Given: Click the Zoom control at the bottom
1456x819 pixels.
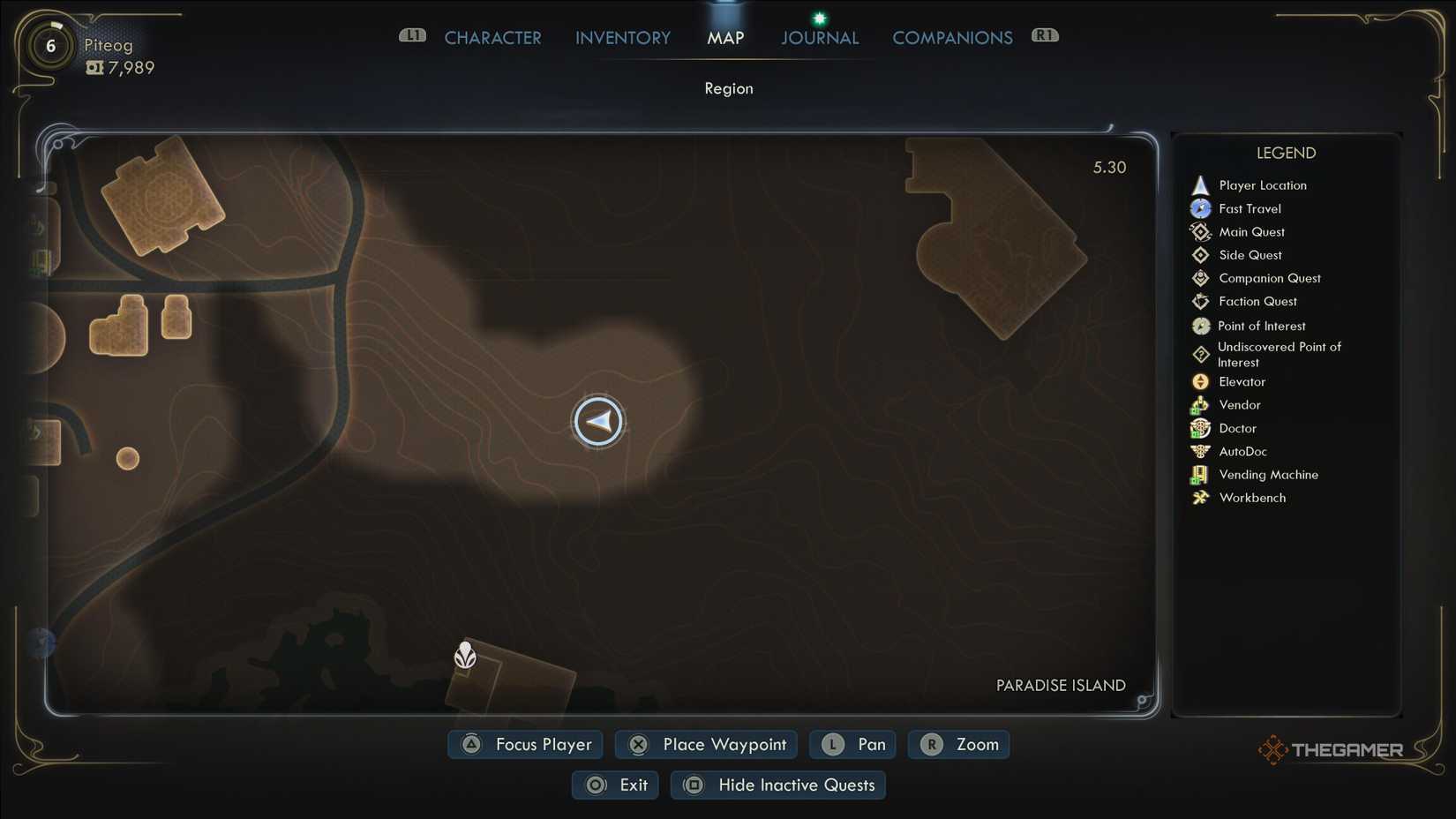Looking at the screenshot, I should point(958,744).
